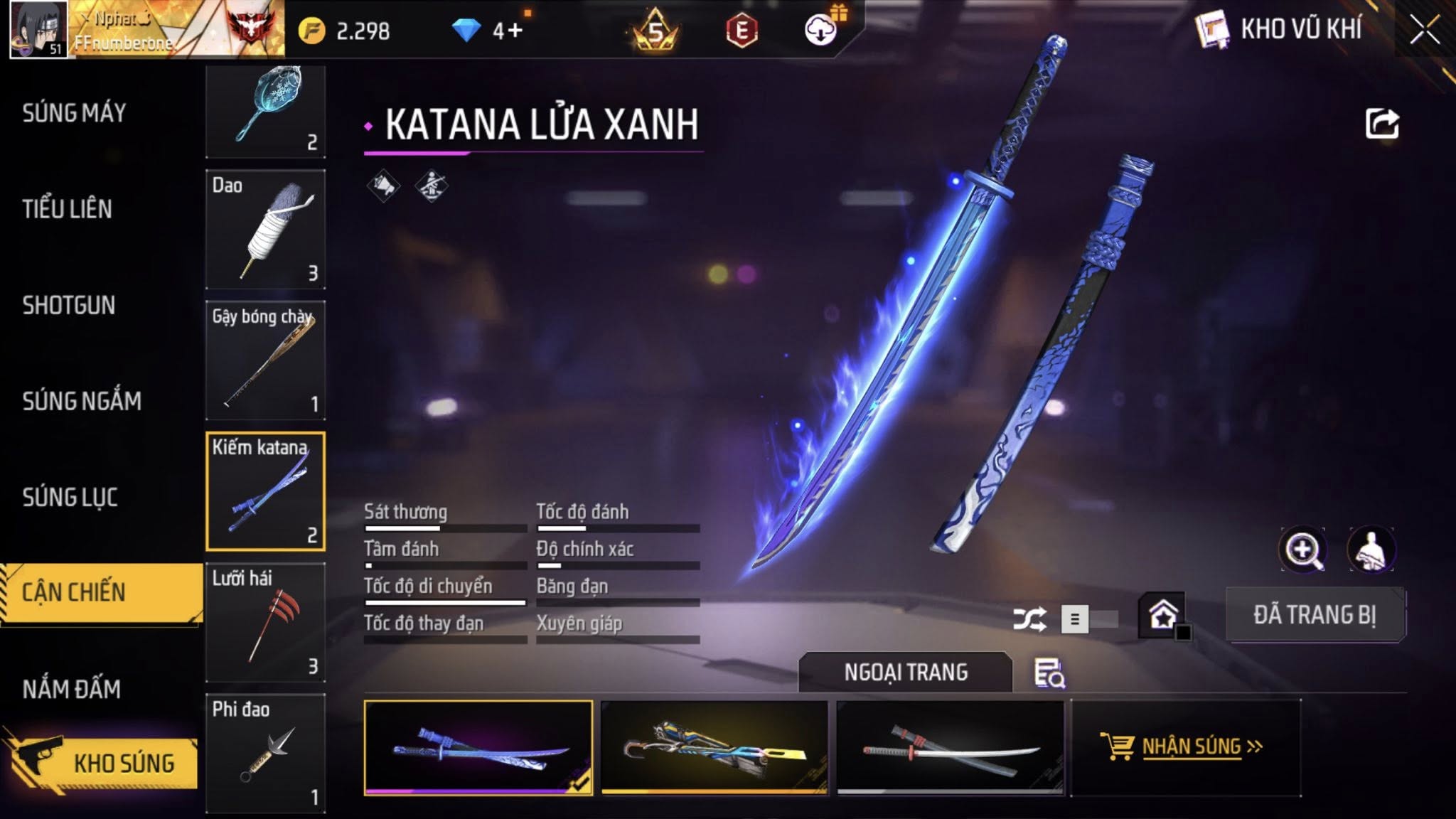The width and height of the screenshot is (1456, 819).
Task: Choose the Lưỡi hái scythe slot
Action: (x=265, y=623)
